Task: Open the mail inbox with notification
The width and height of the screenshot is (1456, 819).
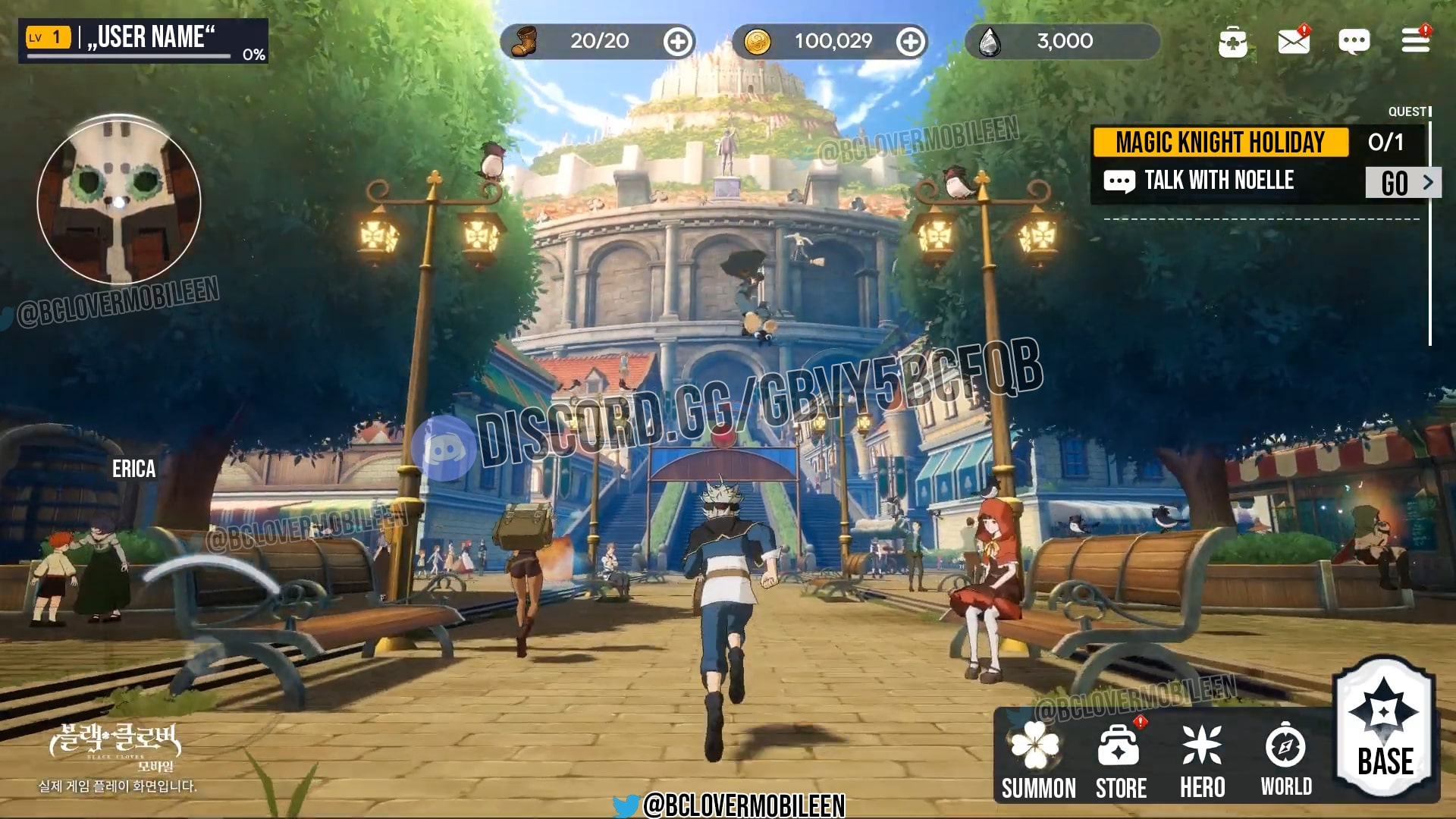Action: 1295,42
